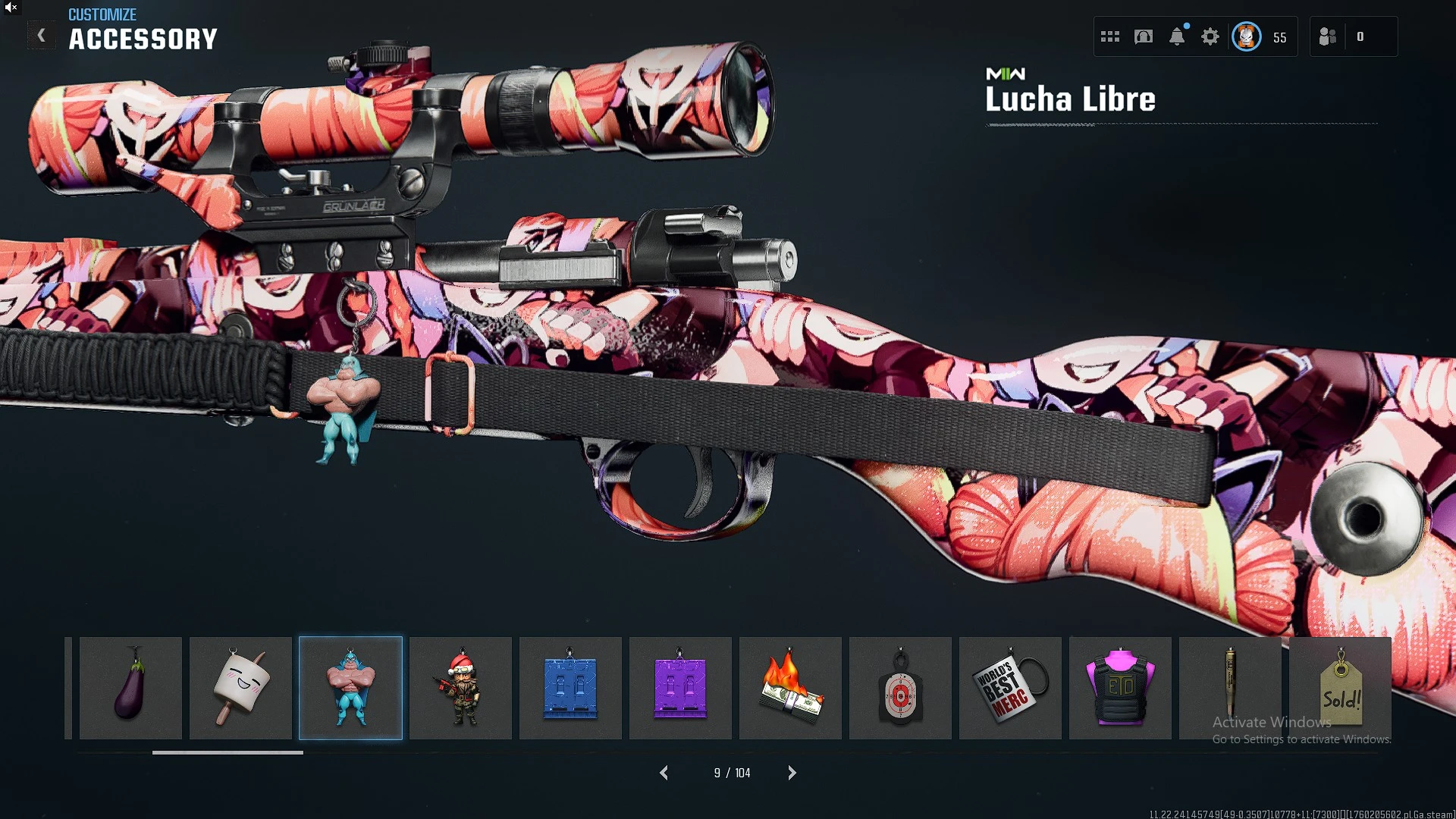Select the blue locker charm
1456x819 pixels.
click(x=570, y=688)
